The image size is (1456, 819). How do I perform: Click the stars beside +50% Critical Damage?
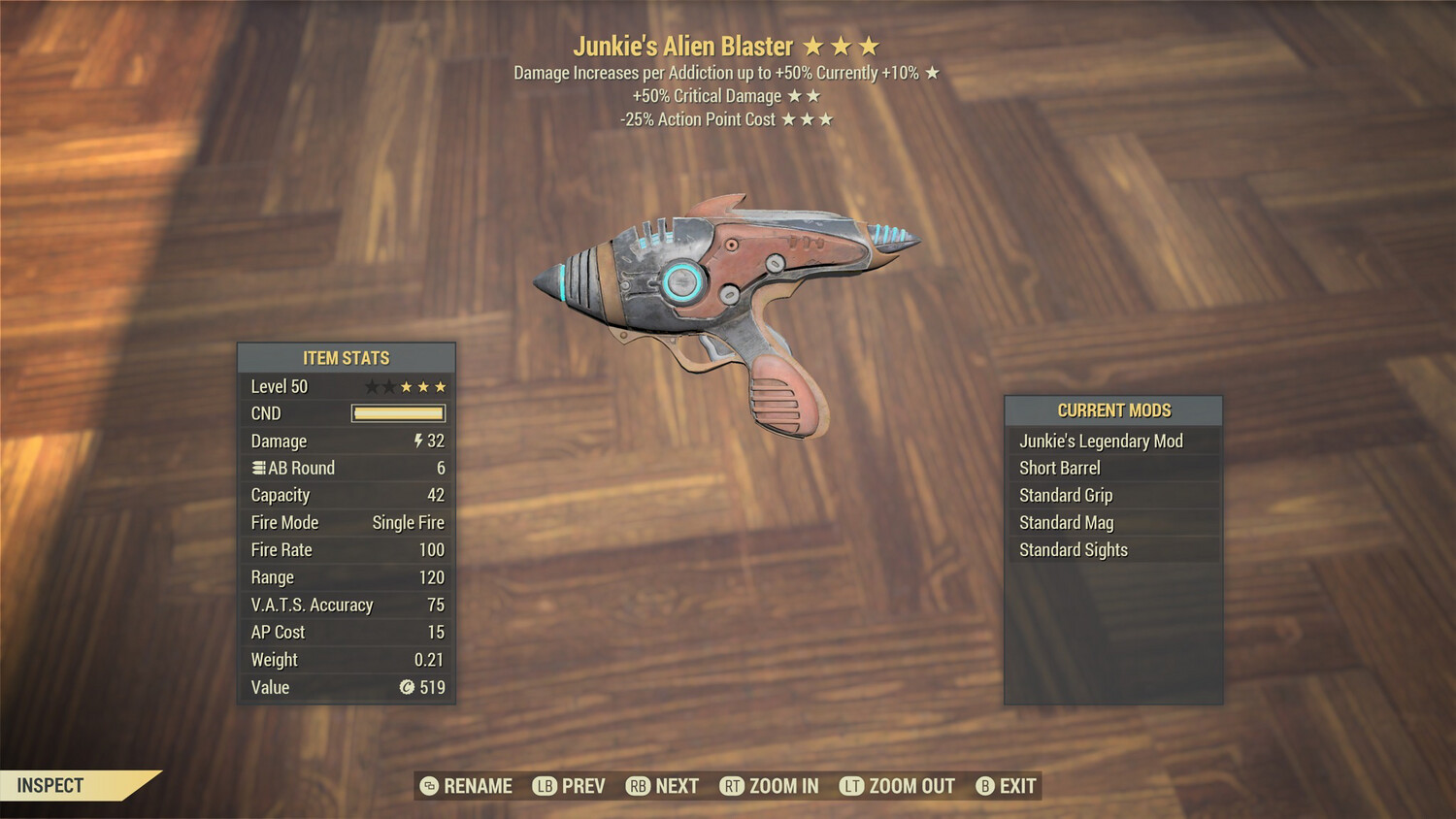coord(803,95)
